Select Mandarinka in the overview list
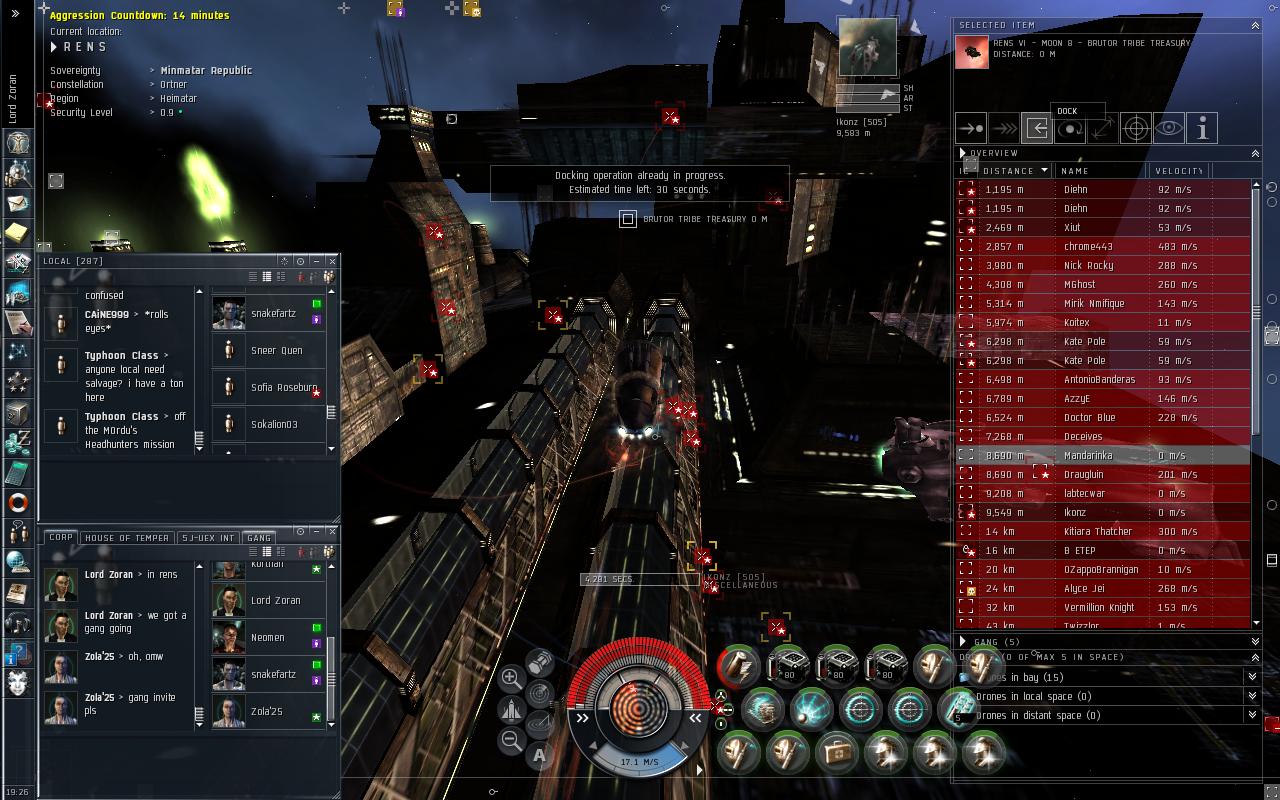1280x800 pixels. (1088, 456)
